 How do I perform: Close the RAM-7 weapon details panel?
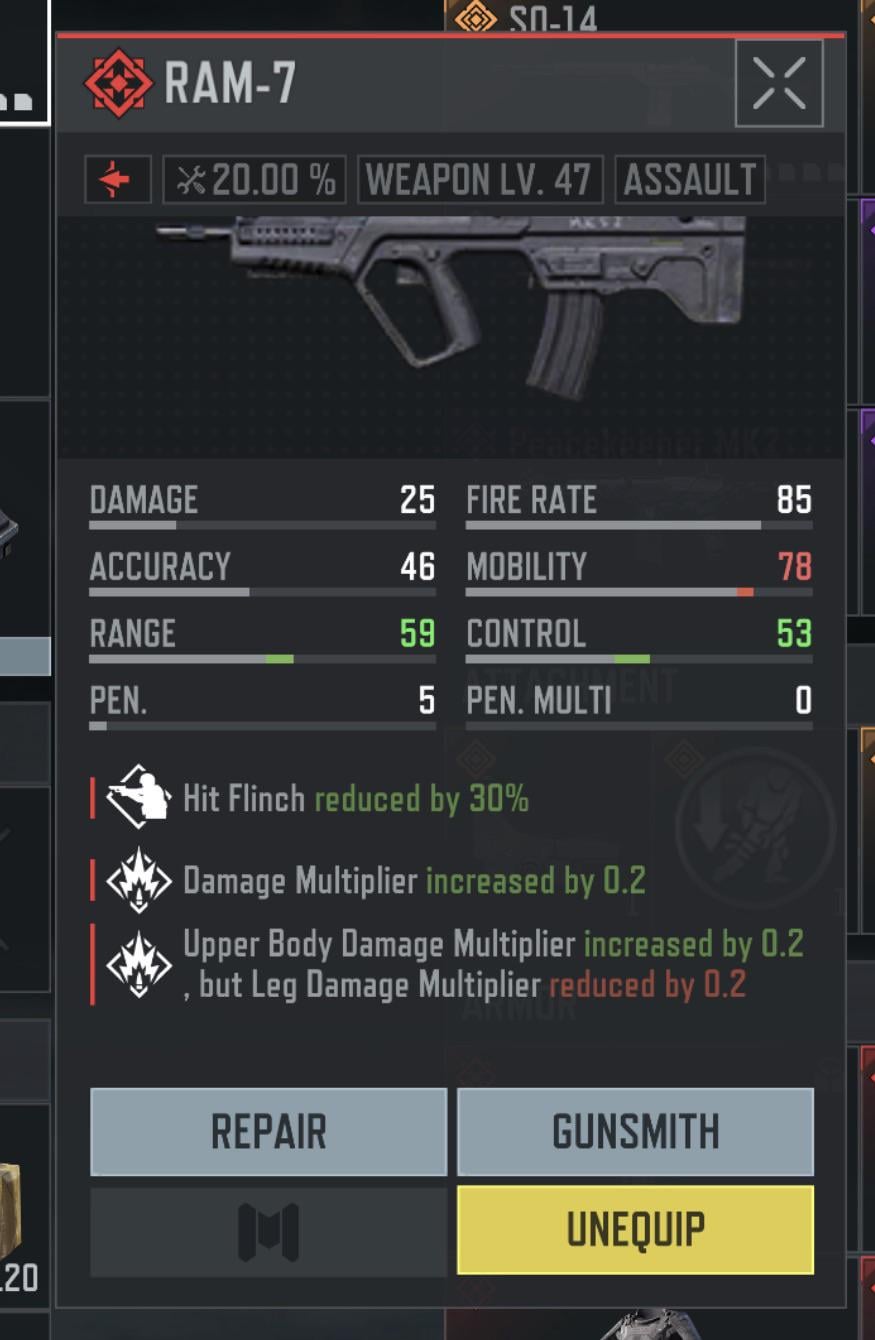pyautogui.click(x=778, y=83)
